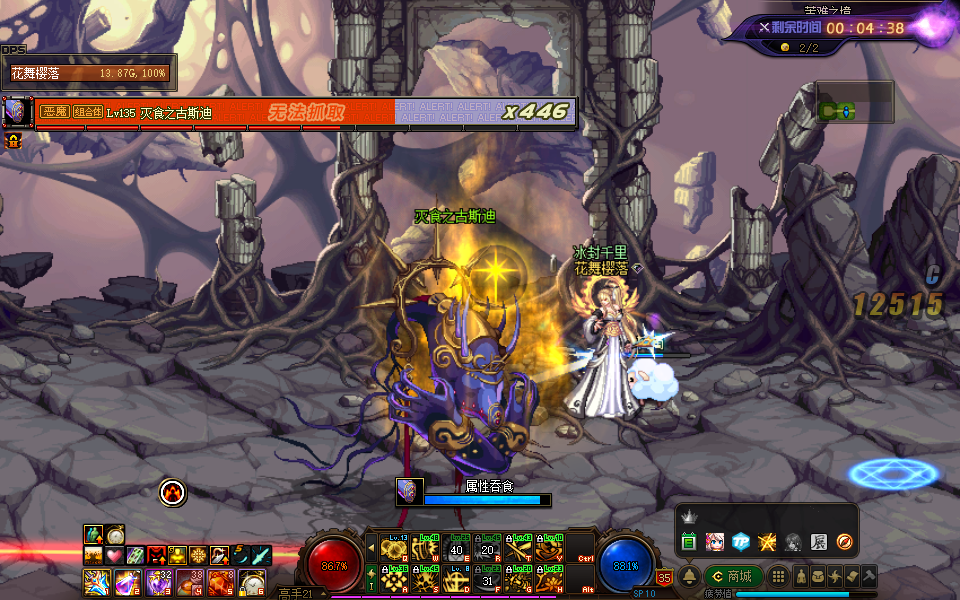Open the hammer icon in the menu bar
The image size is (960, 600).
869,577
